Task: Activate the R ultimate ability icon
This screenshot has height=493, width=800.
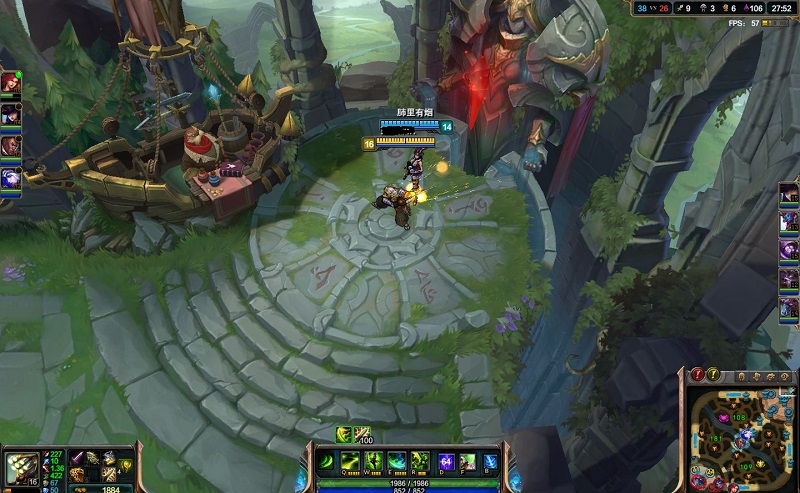Action: click(x=418, y=461)
